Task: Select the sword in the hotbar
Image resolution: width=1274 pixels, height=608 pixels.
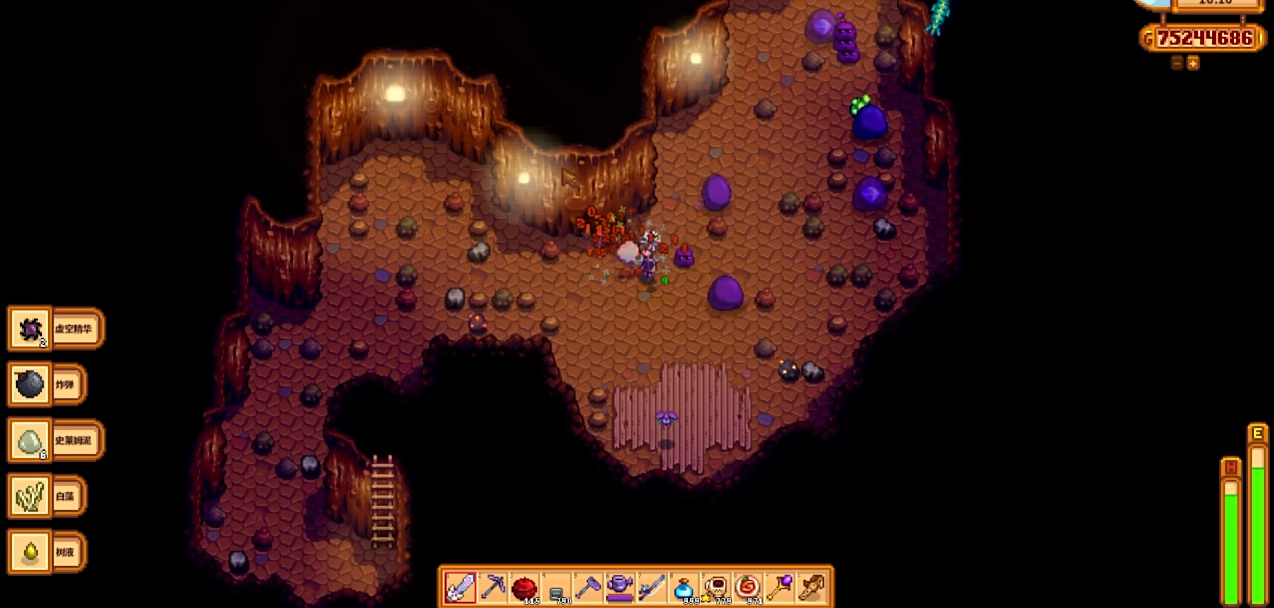Action: (x=460, y=587)
